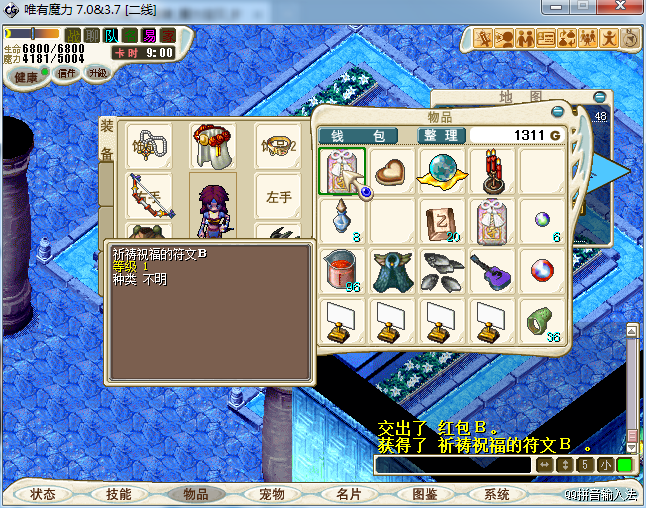This screenshot has width=646, height=508.
Task: Click the 钱包 wallet button
Action: (357, 135)
